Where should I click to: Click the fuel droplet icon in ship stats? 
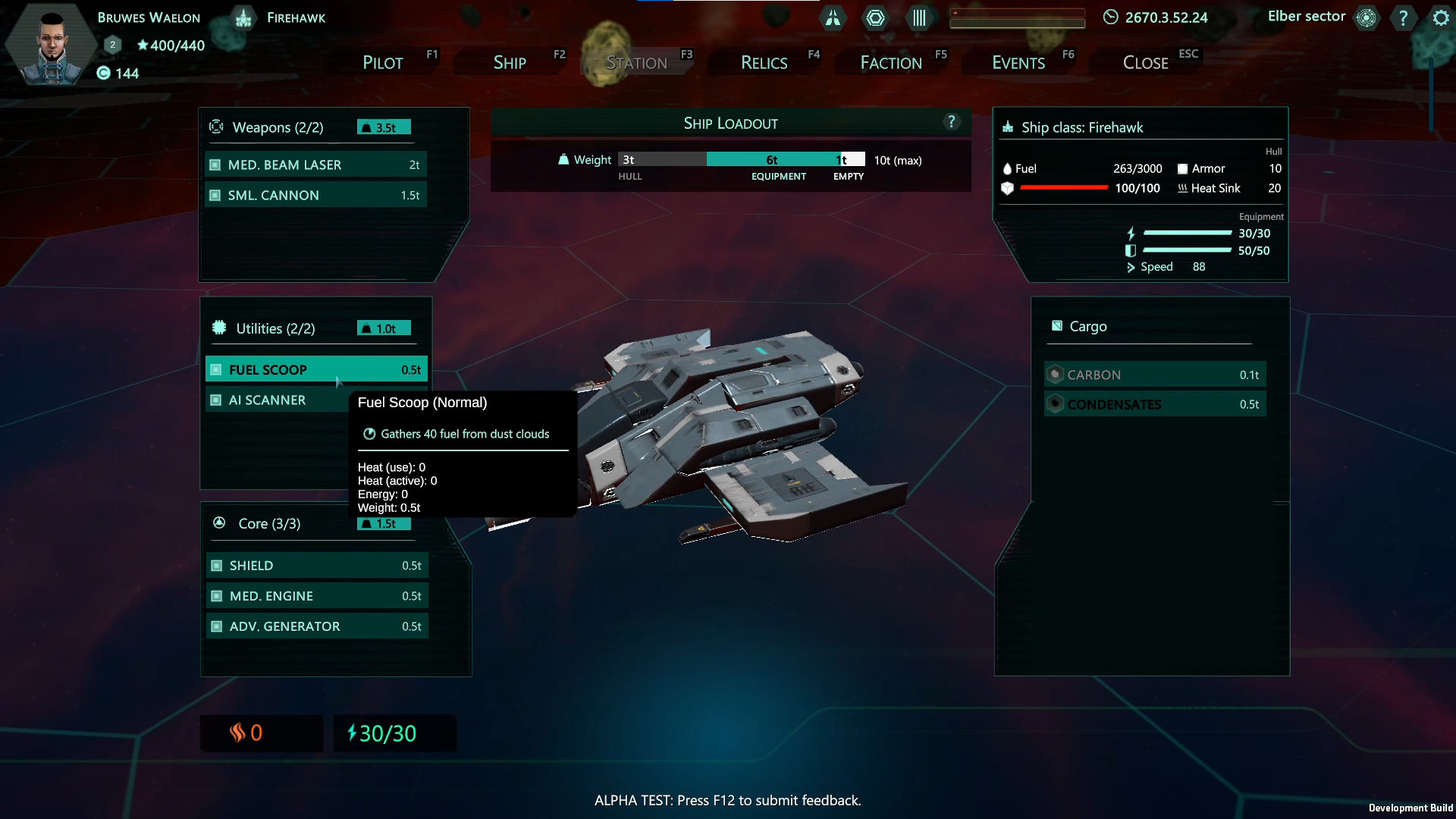[1009, 168]
